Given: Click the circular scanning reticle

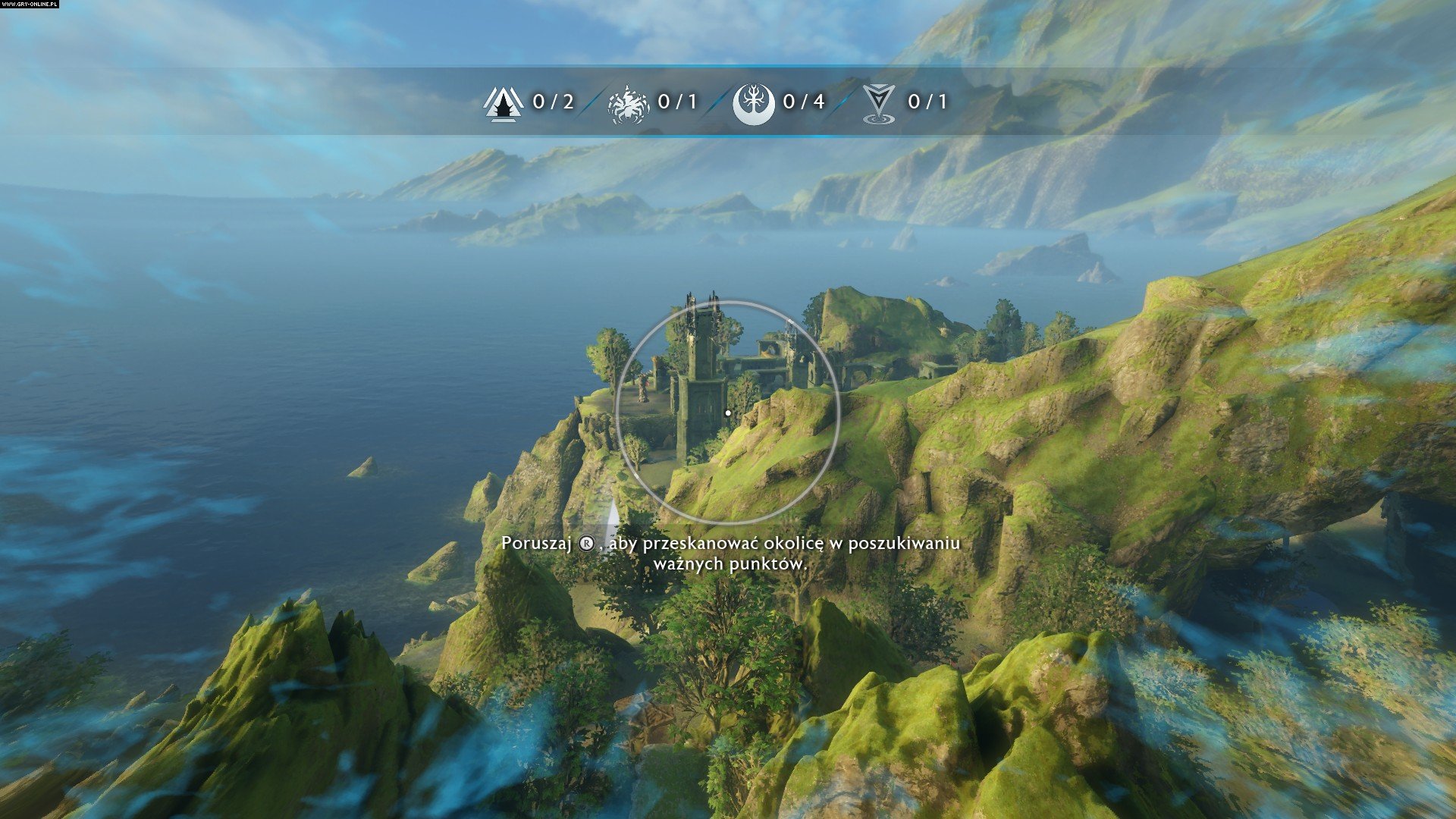Looking at the screenshot, I should tap(728, 413).
